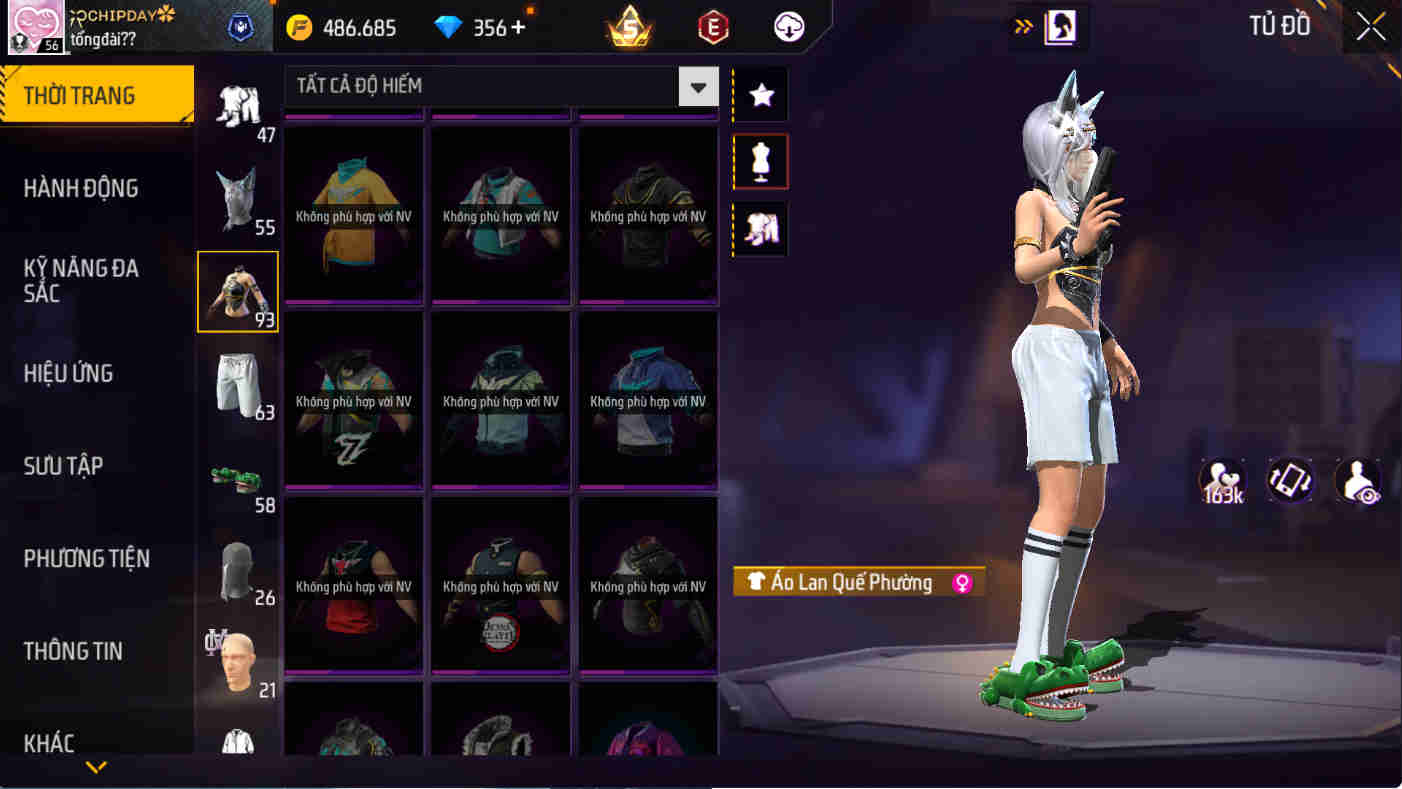The image size is (1402, 789).
Task: Select the shoes category showing 58 items
Action: pyautogui.click(x=238, y=478)
